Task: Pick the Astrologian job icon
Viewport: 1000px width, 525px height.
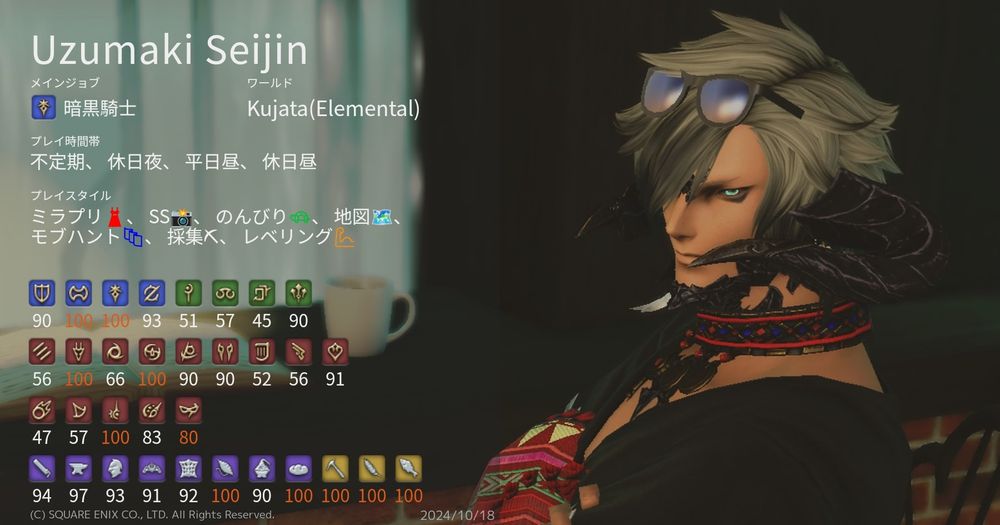Action: [261, 292]
